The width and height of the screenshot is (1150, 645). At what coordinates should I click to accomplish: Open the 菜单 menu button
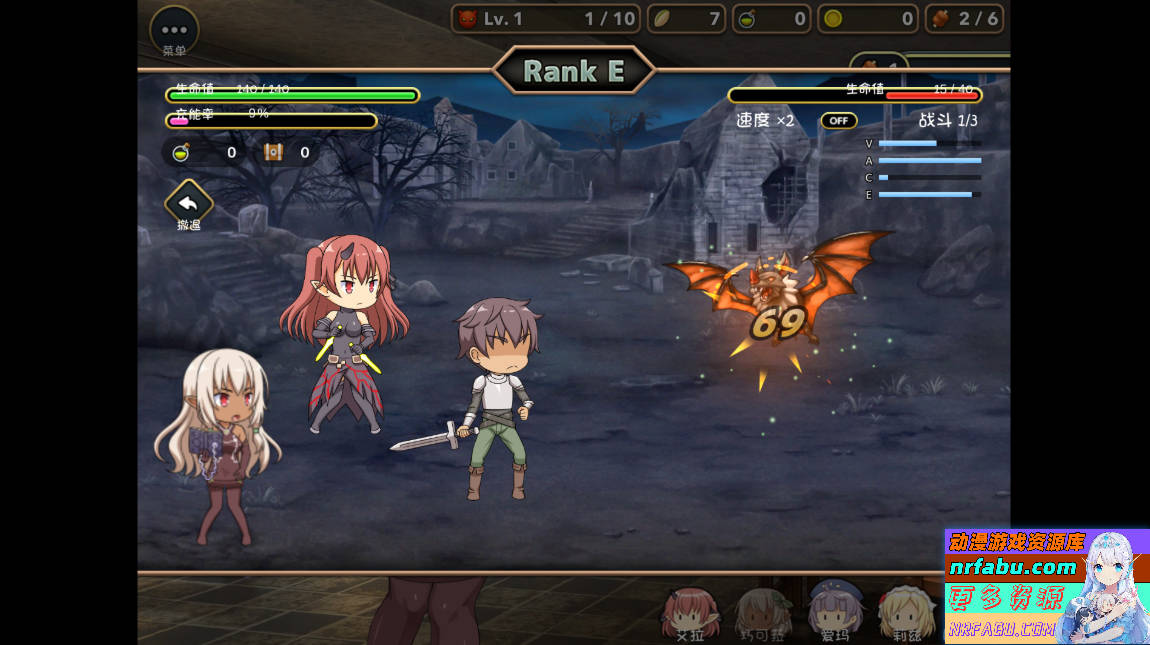pos(174,30)
